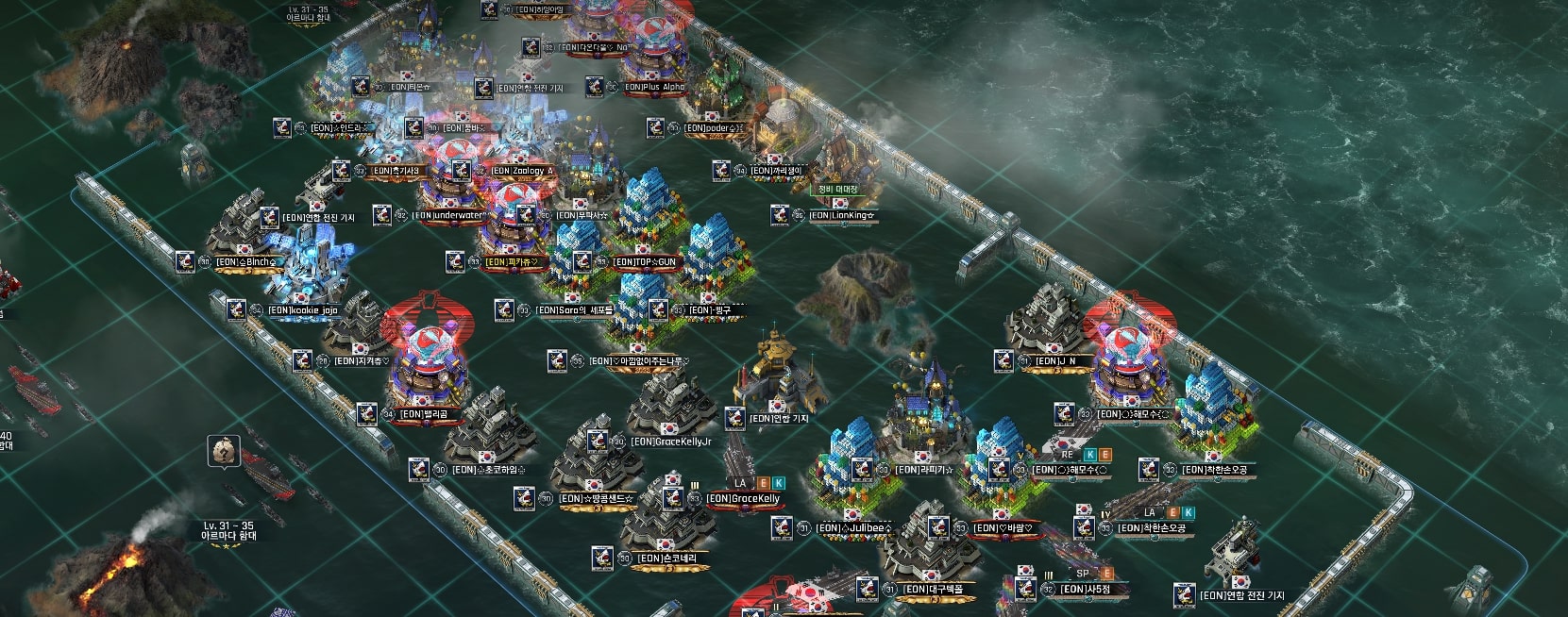The width and height of the screenshot is (1568, 617).
Task: Select the [EON]피카츄 player nameplate
Action: 512,261
